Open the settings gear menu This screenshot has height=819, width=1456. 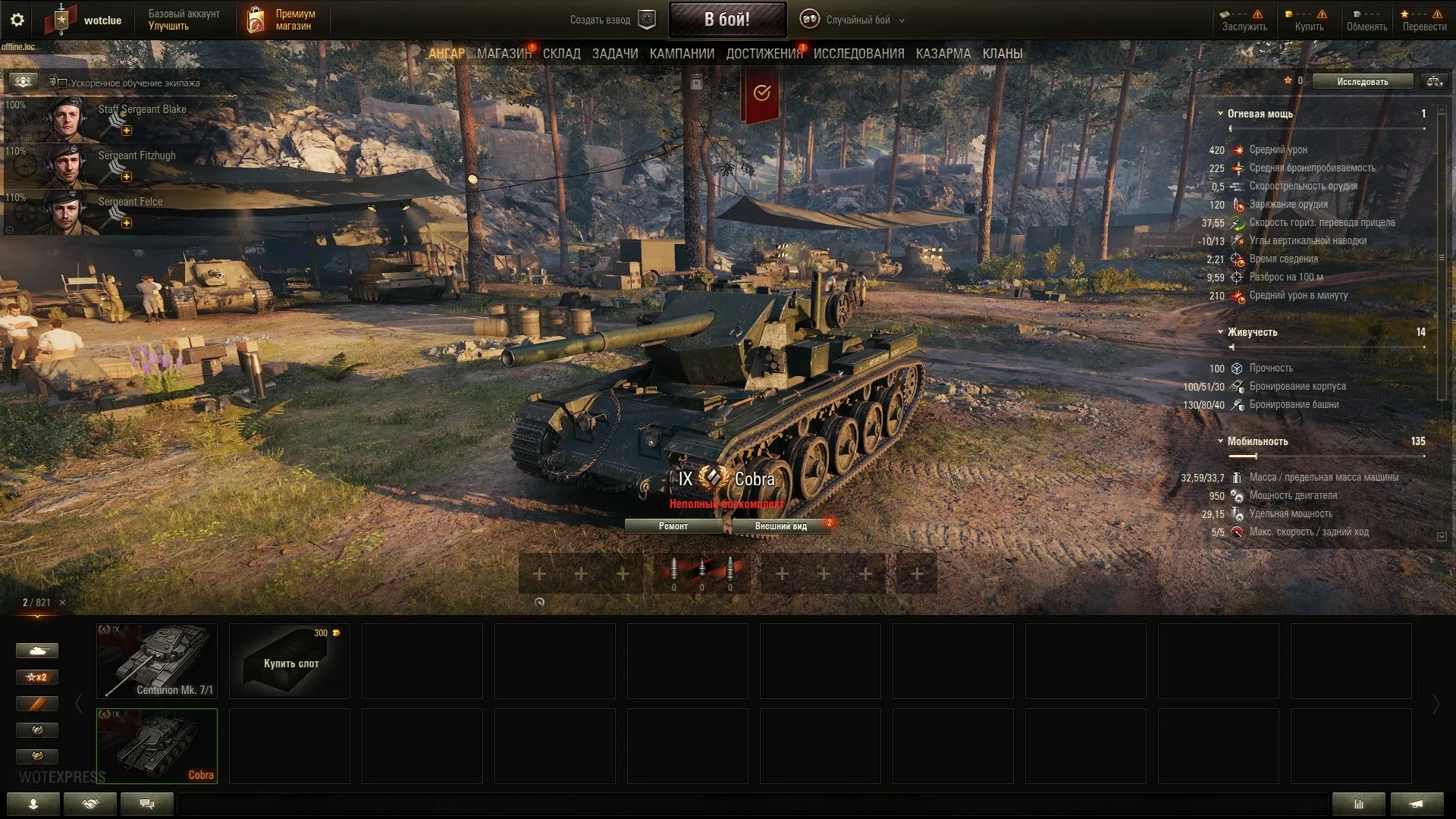pos(17,20)
